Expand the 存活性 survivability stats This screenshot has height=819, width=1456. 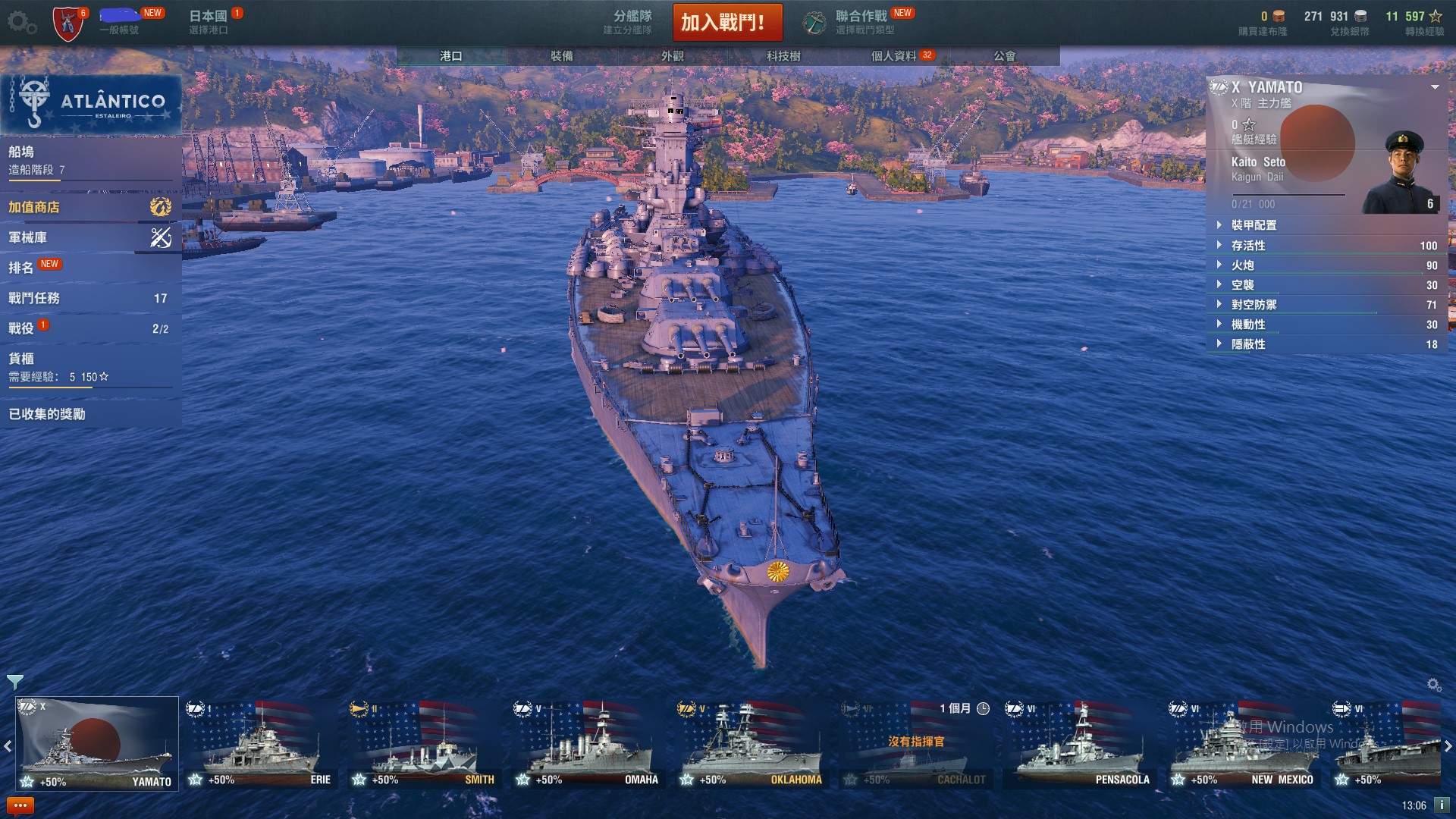click(1248, 246)
